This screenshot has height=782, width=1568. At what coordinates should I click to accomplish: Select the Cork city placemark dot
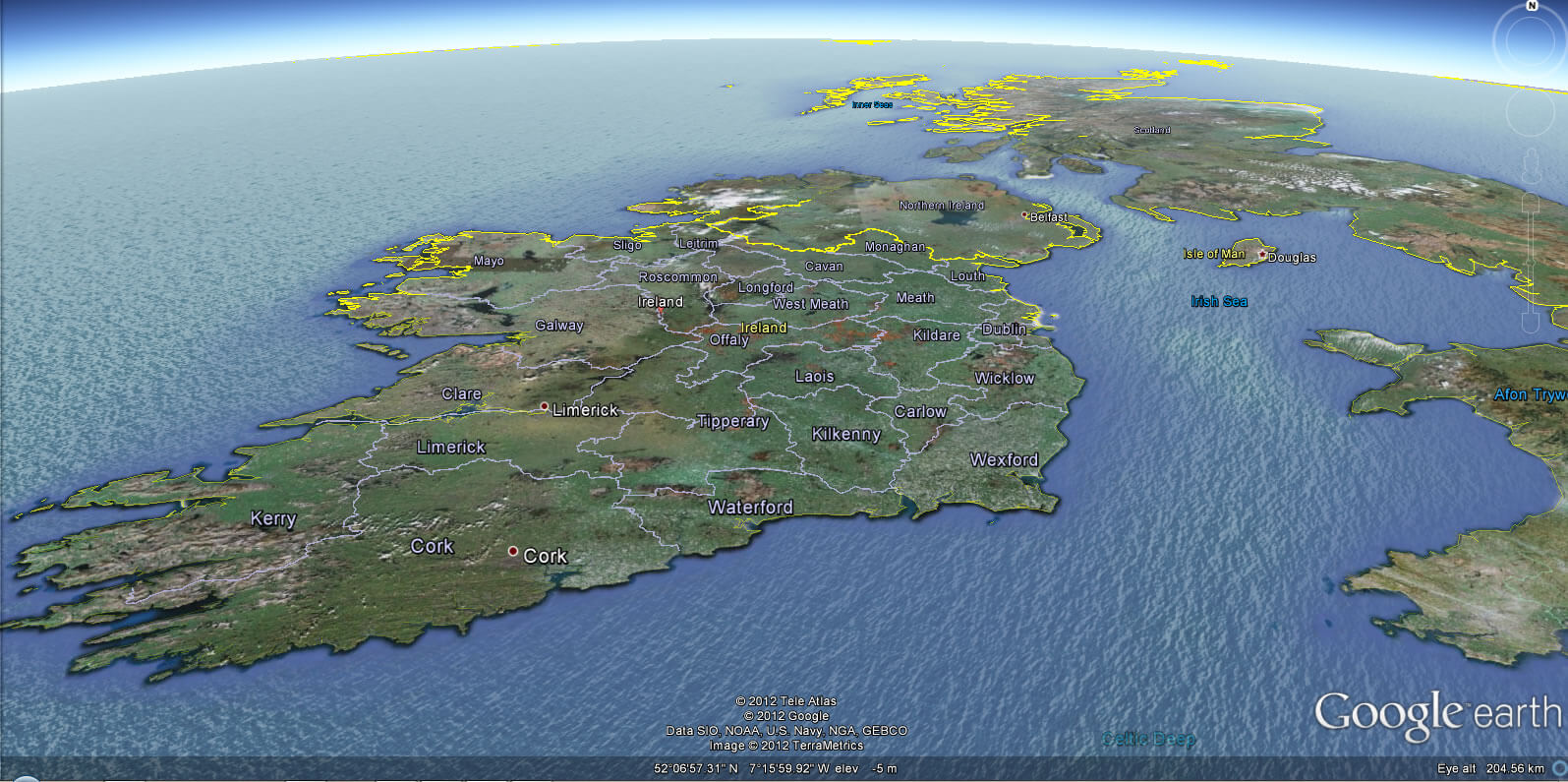click(x=513, y=552)
